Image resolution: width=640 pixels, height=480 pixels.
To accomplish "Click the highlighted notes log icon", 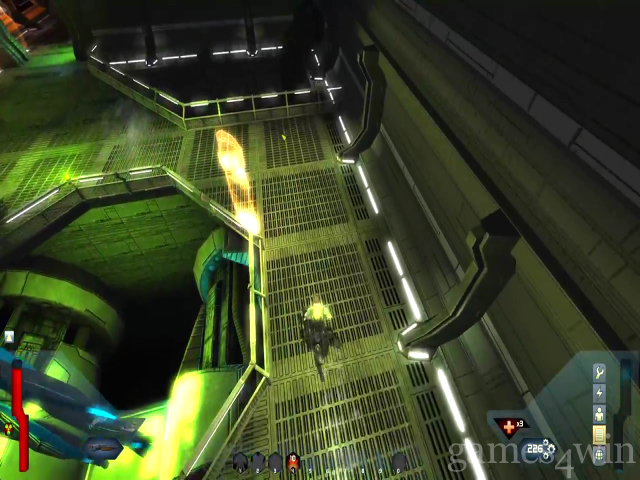I will [x=599, y=434].
